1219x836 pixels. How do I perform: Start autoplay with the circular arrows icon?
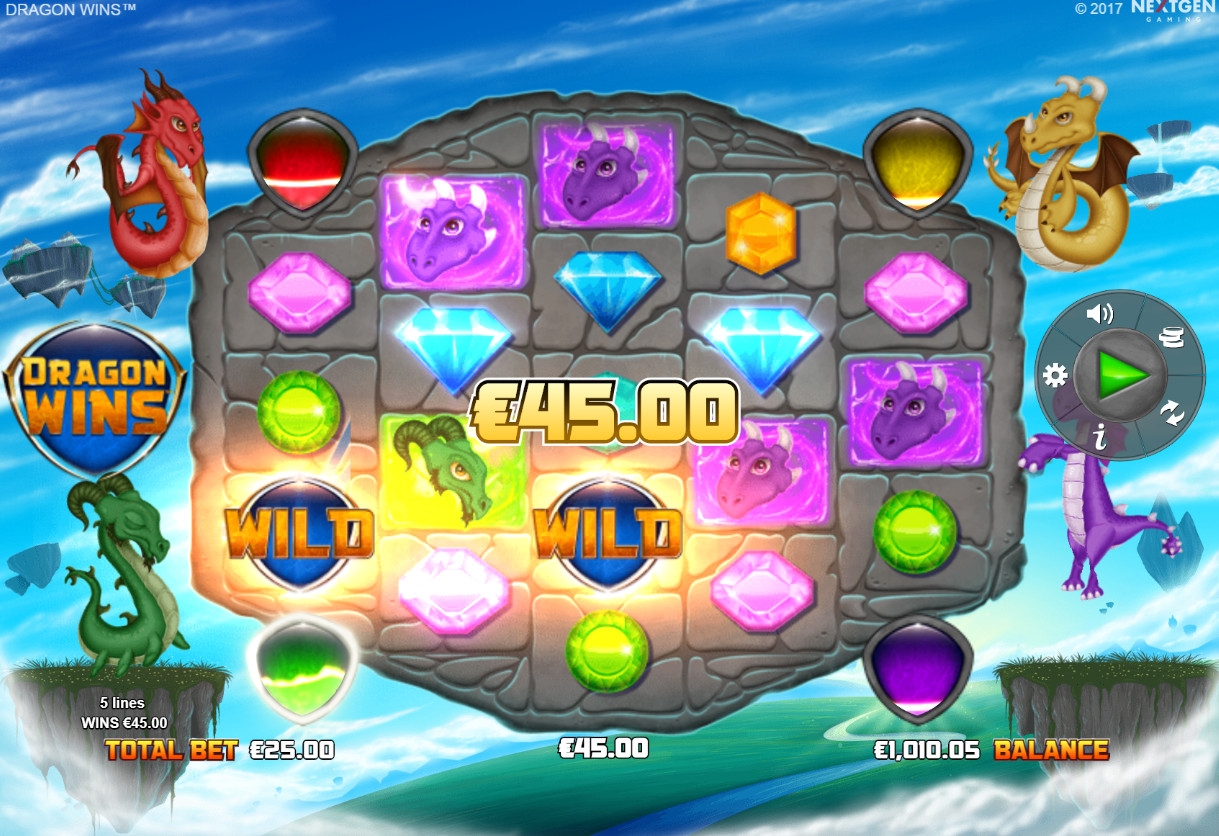point(1170,410)
